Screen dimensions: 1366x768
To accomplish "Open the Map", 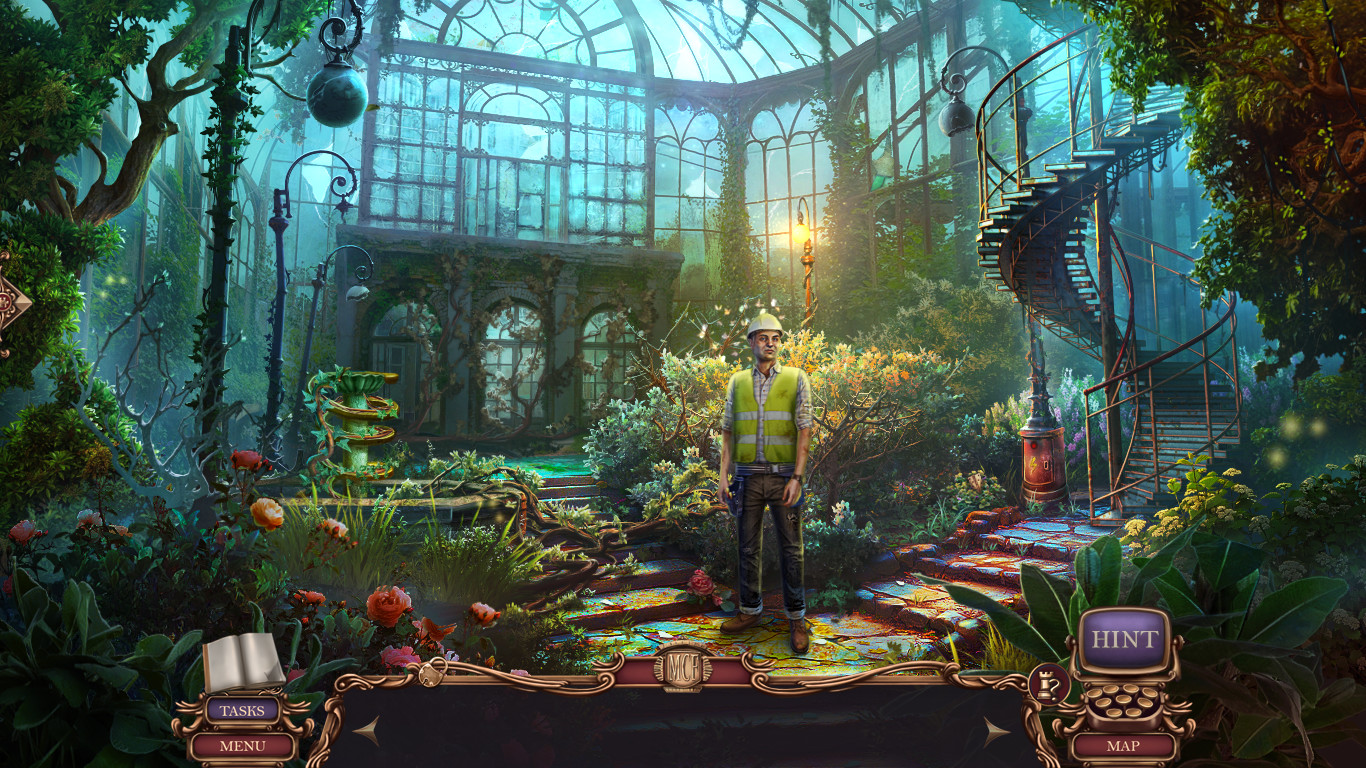I will point(1125,744).
